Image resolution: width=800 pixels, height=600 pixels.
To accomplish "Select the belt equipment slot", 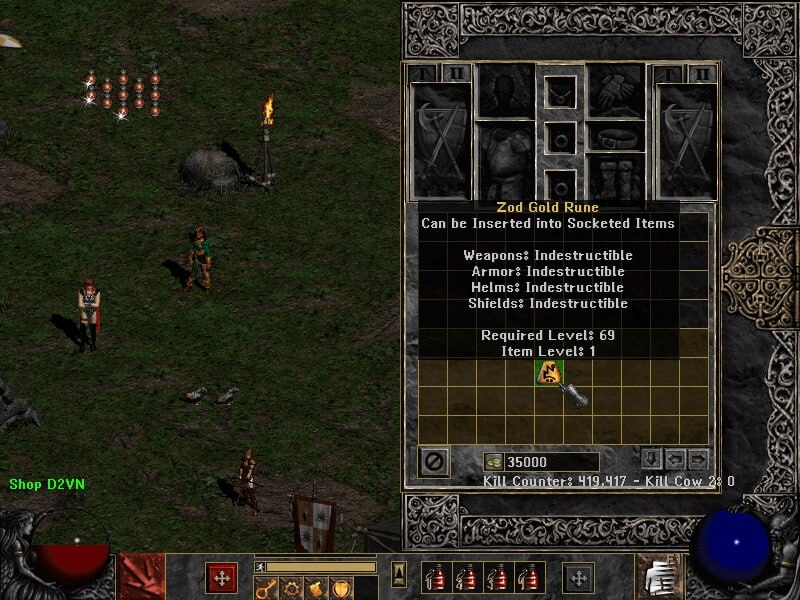I will pyautogui.click(x=615, y=135).
